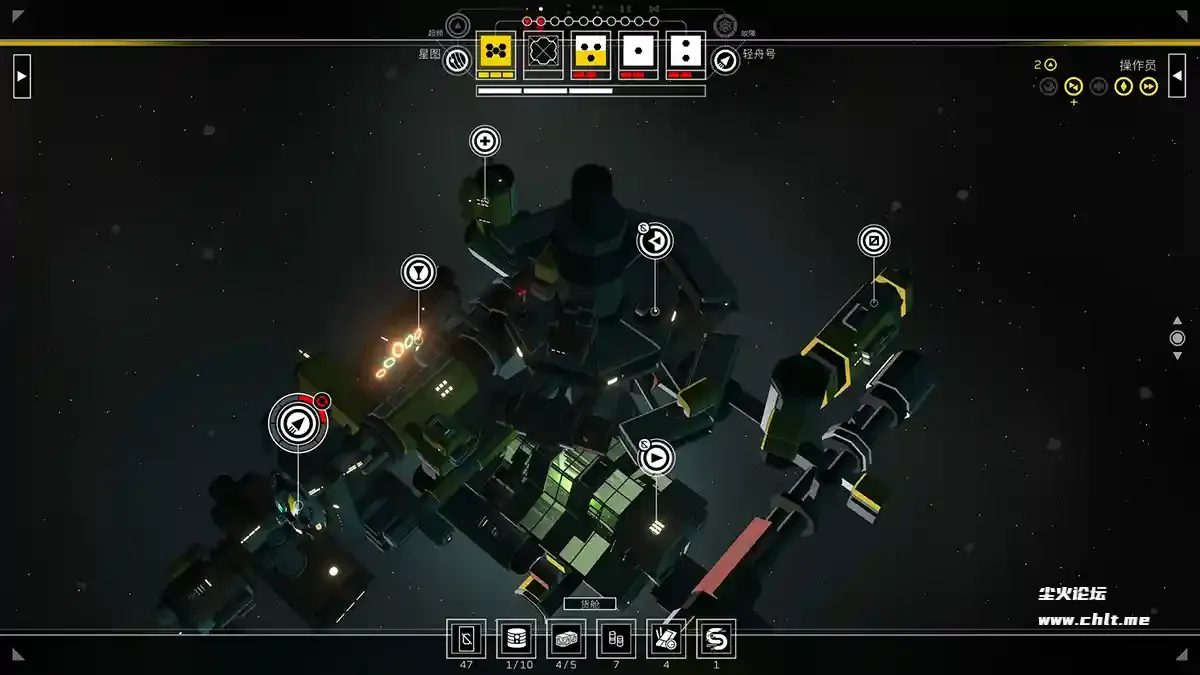Open the cryo credits cargo slot

coord(466,638)
